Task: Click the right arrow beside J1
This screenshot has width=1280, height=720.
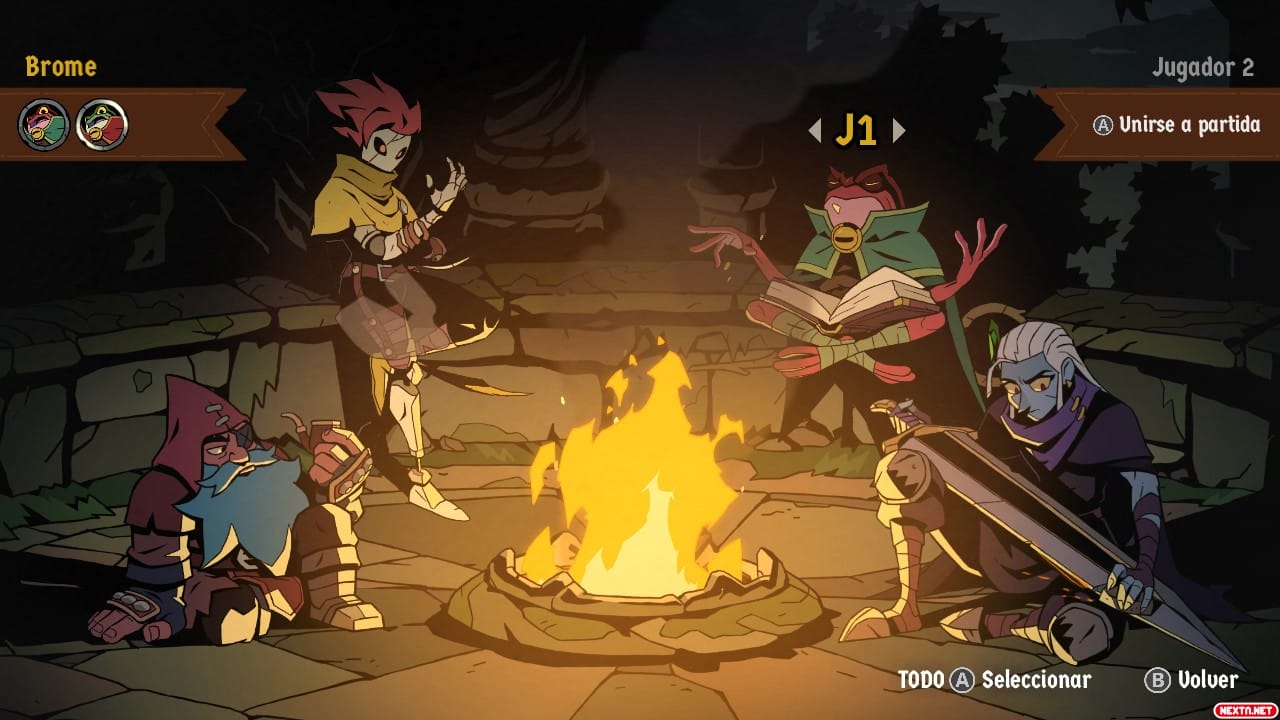Action: [x=898, y=130]
